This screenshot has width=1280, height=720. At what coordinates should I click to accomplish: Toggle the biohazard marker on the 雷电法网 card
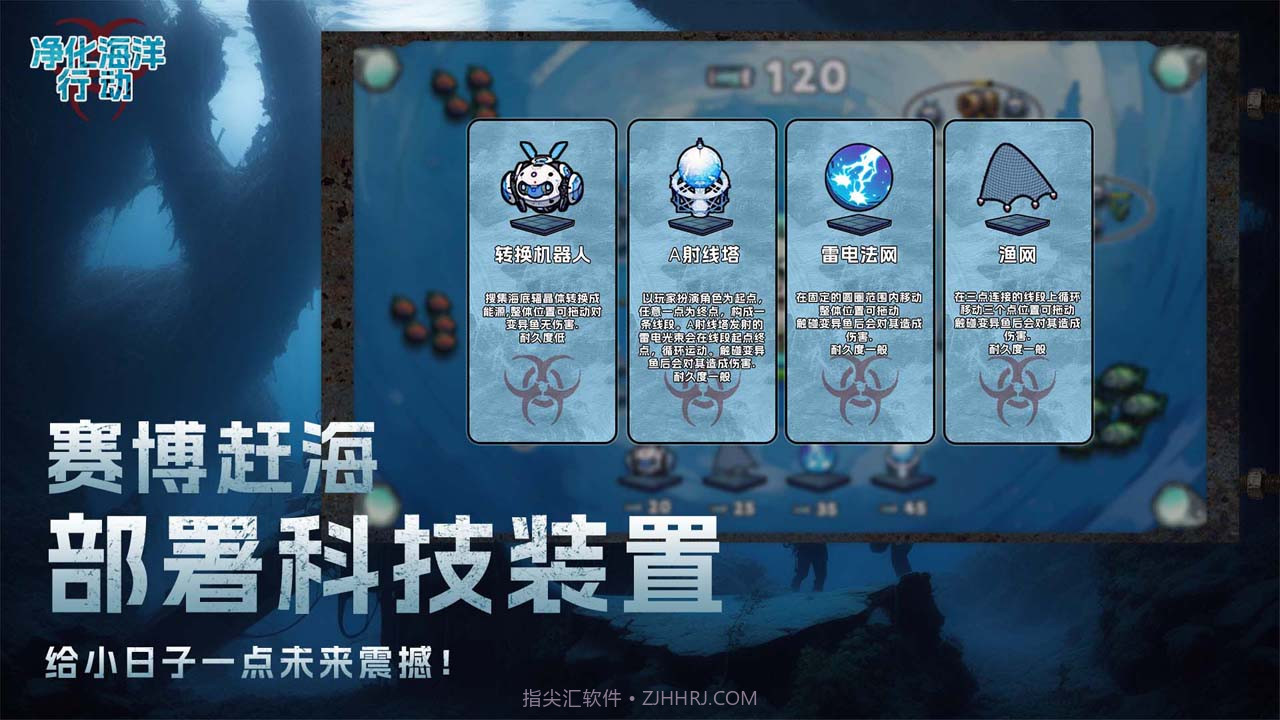coord(852,400)
